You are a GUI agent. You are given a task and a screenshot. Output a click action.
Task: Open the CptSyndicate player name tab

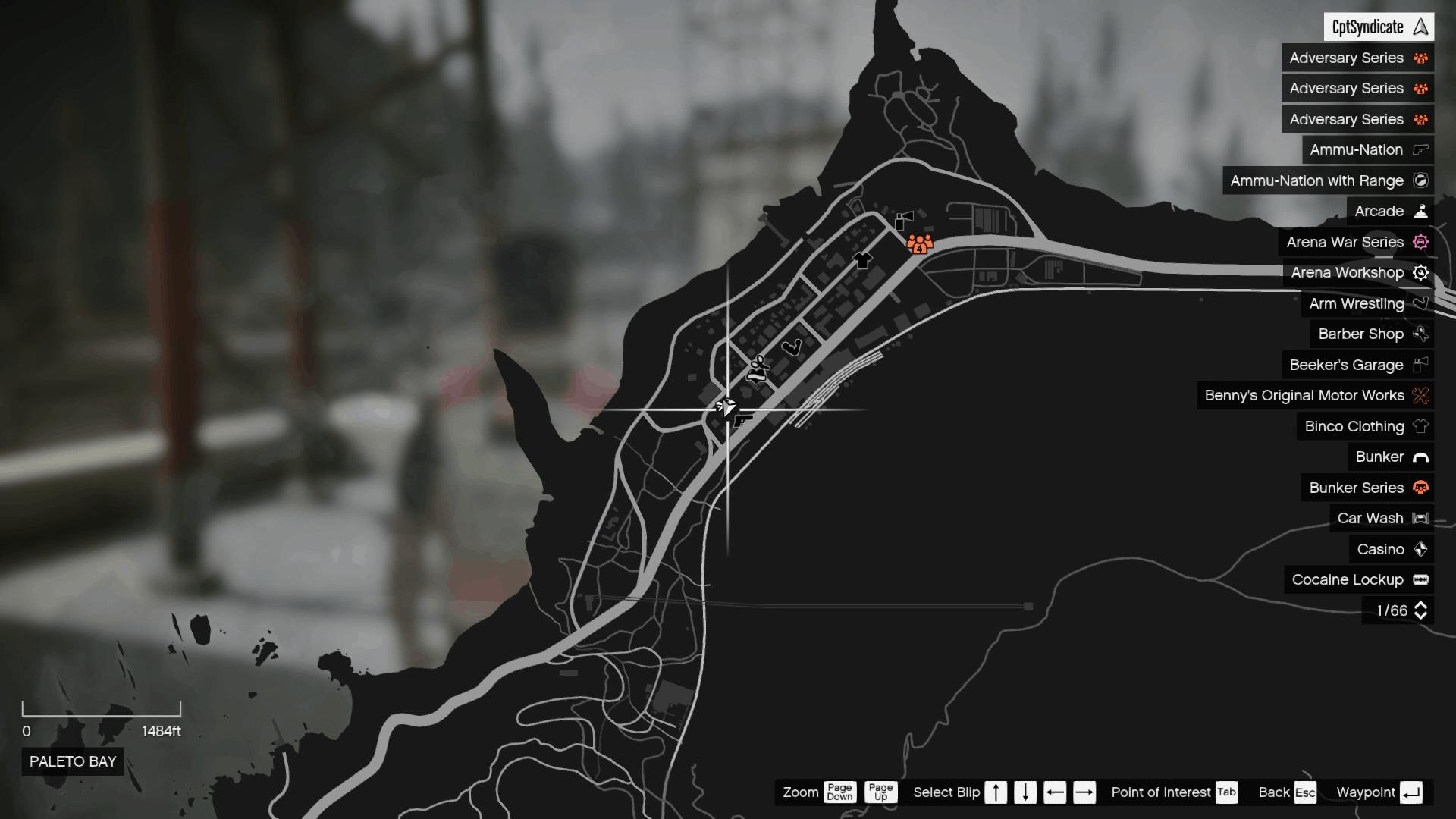pos(1380,27)
